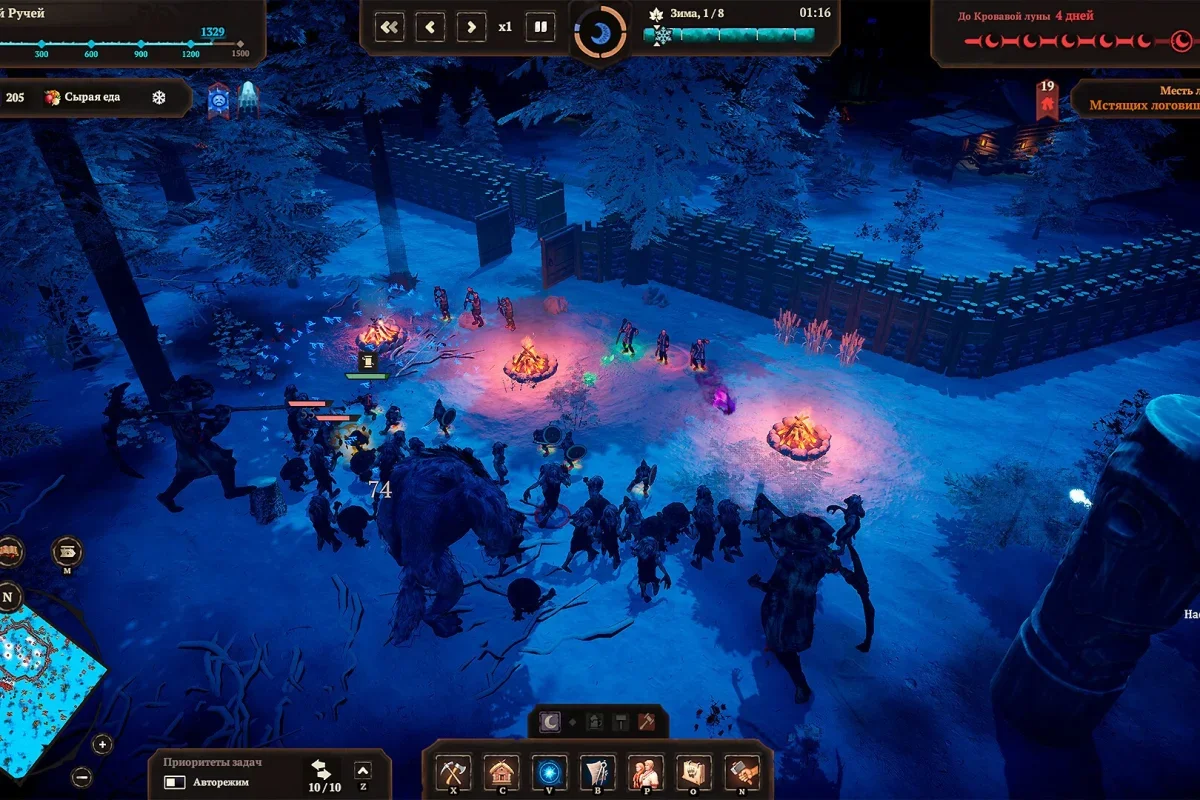Select the crescent moon mode icon
Viewport: 1200px width, 800px height.
[549, 721]
